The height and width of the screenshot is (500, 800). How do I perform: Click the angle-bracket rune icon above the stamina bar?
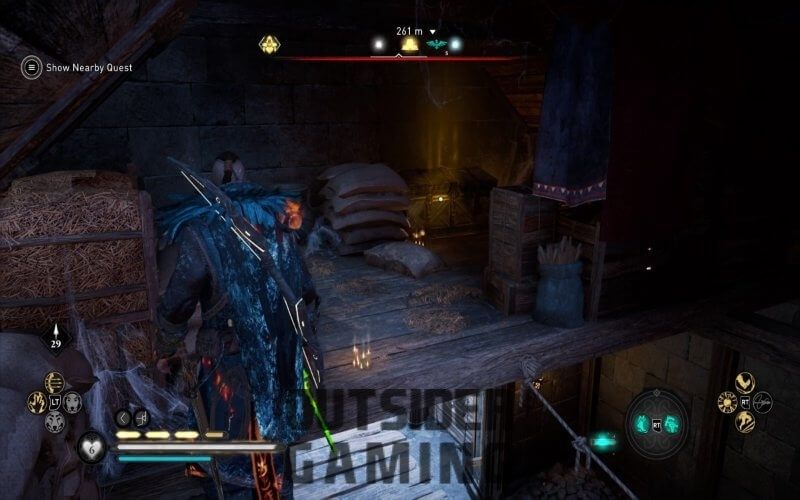[x=123, y=418]
